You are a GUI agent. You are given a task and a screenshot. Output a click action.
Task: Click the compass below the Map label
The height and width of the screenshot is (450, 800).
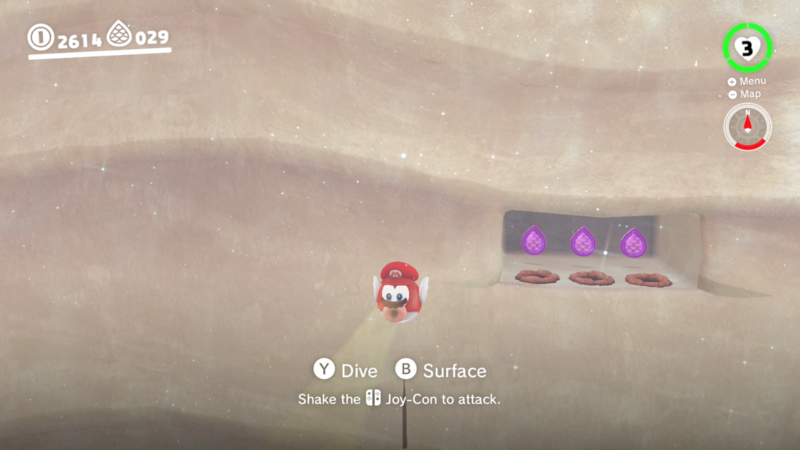click(x=747, y=126)
